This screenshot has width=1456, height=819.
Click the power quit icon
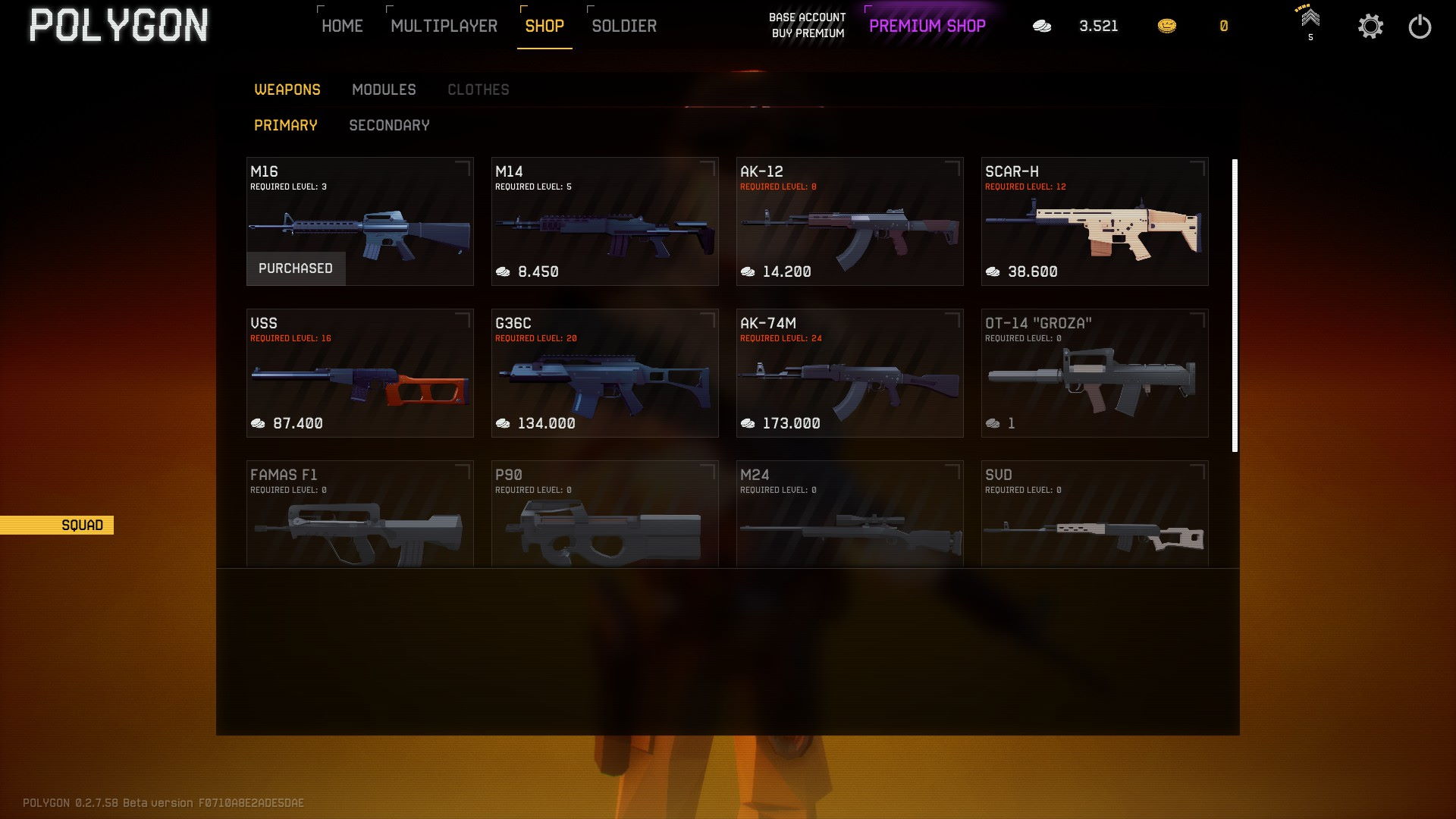pyautogui.click(x=1420, y=27)
